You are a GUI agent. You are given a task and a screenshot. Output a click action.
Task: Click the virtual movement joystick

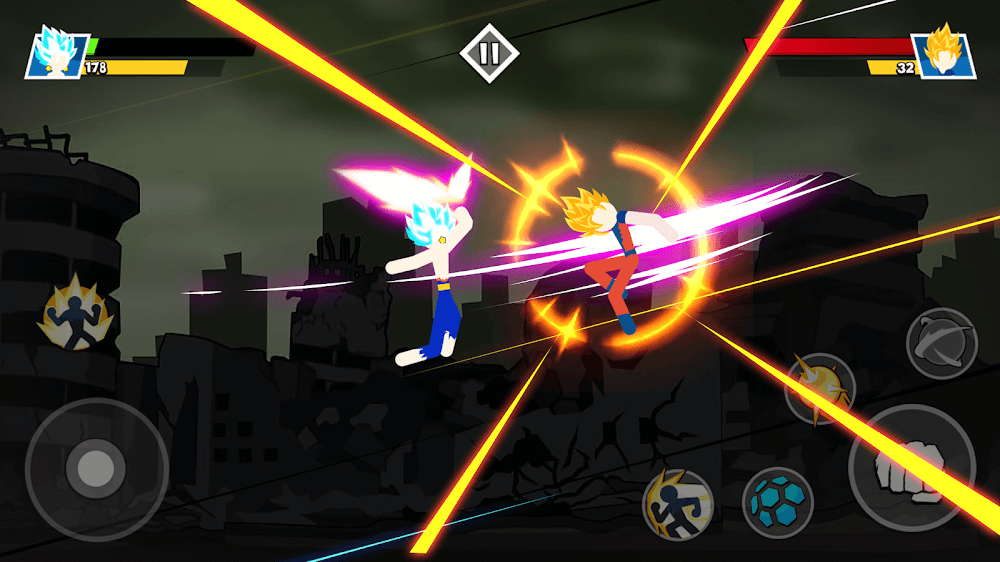96,468
